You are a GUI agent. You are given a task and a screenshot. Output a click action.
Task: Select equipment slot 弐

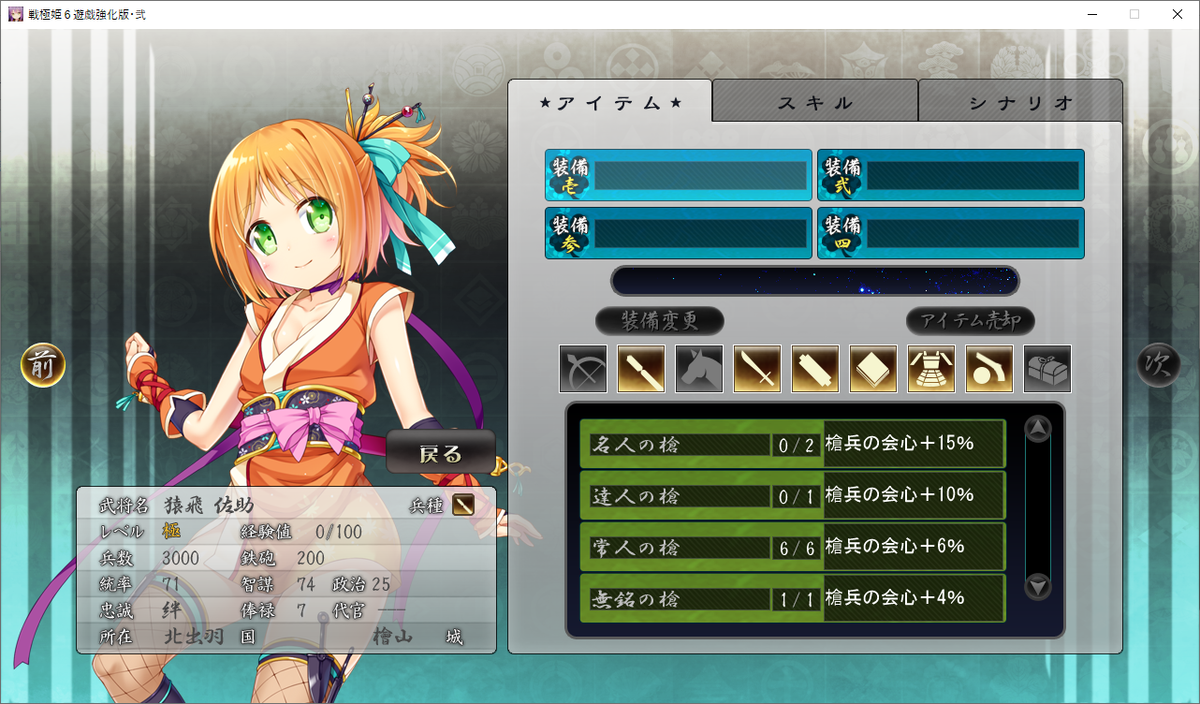click(x=951, y=176)
